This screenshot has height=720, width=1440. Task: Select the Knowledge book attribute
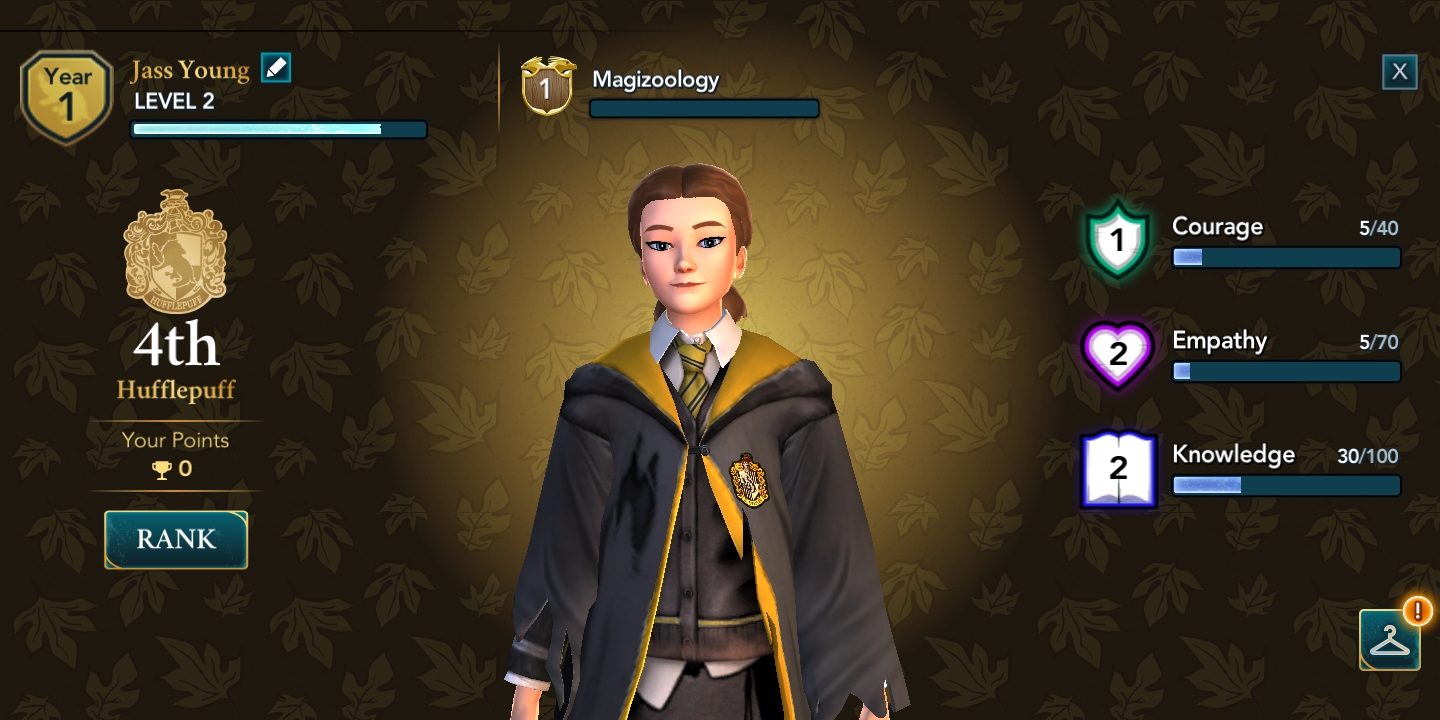[x=1118, y=468]
